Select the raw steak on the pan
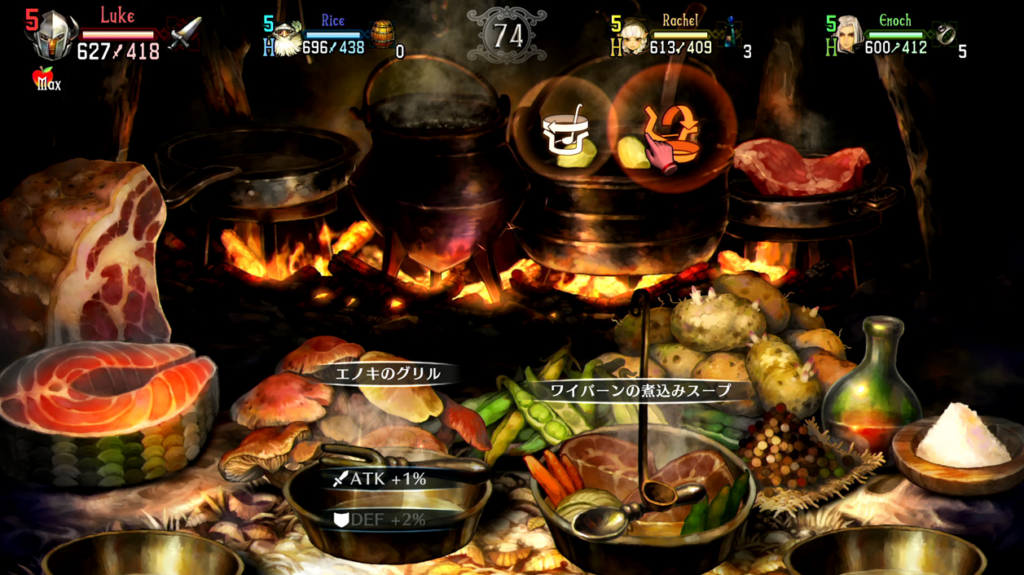 [x=798, y=166]
